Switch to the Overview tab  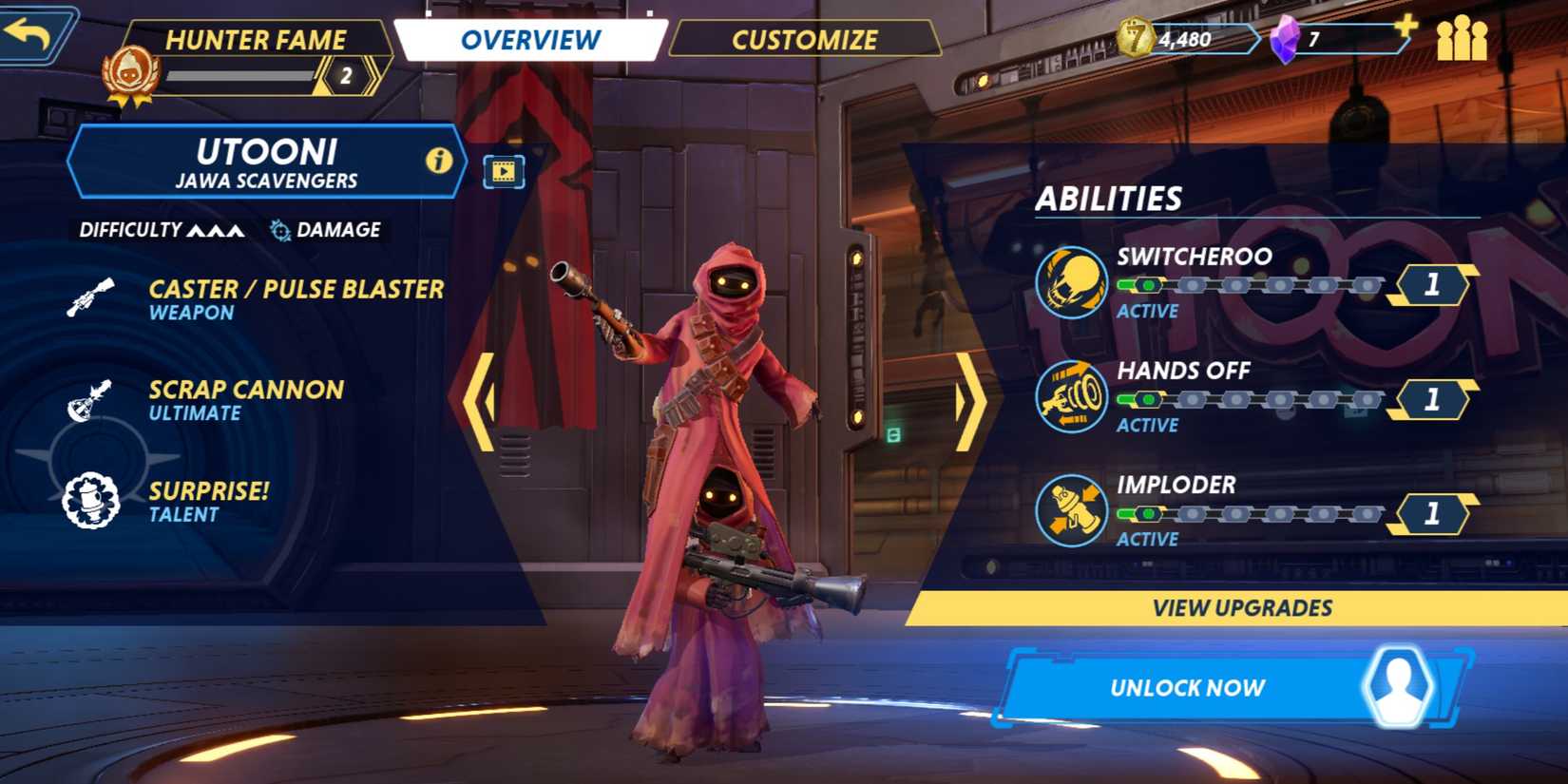[x=530, y=40]
